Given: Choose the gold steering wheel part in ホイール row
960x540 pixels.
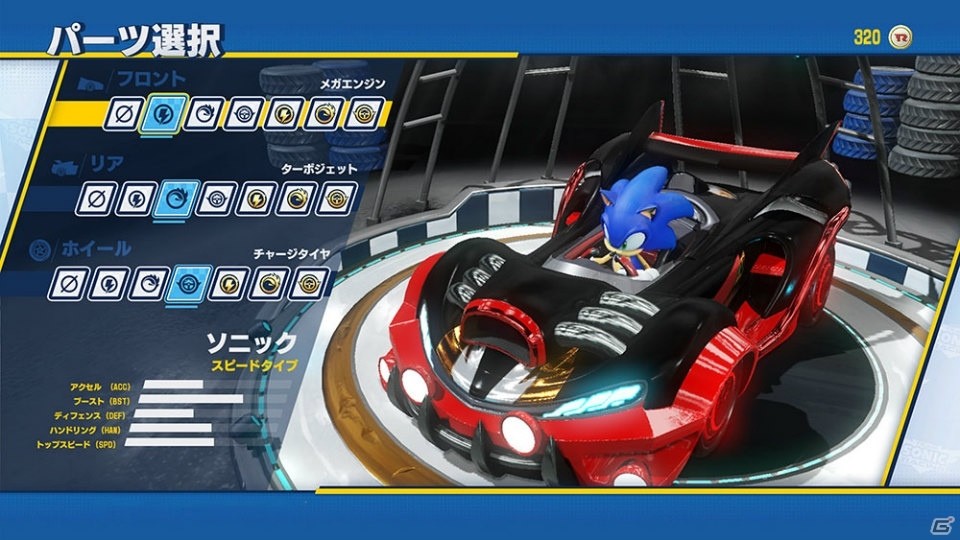Looking at the screenshot, I should point(309,284).
